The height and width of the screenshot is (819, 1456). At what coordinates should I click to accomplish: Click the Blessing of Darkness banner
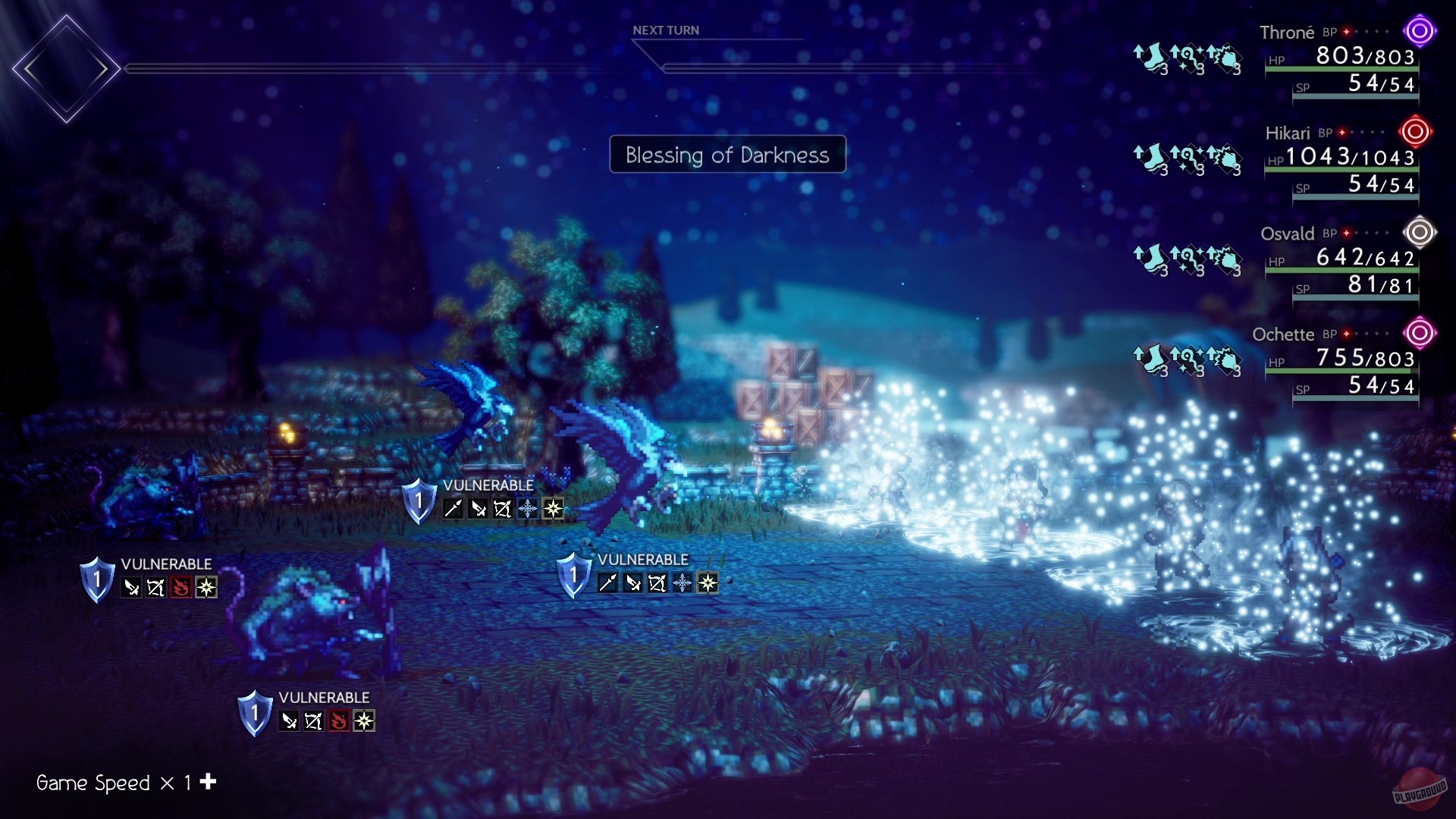coord(726,155)
